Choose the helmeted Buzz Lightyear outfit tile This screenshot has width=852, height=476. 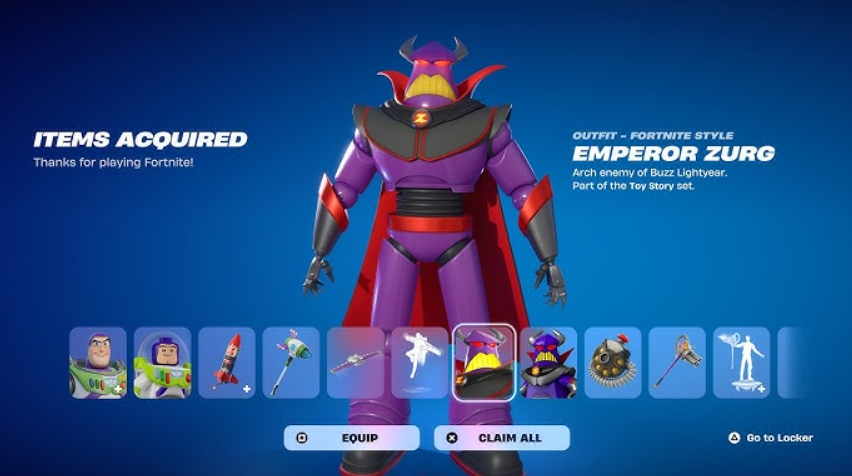click(162, 363)
